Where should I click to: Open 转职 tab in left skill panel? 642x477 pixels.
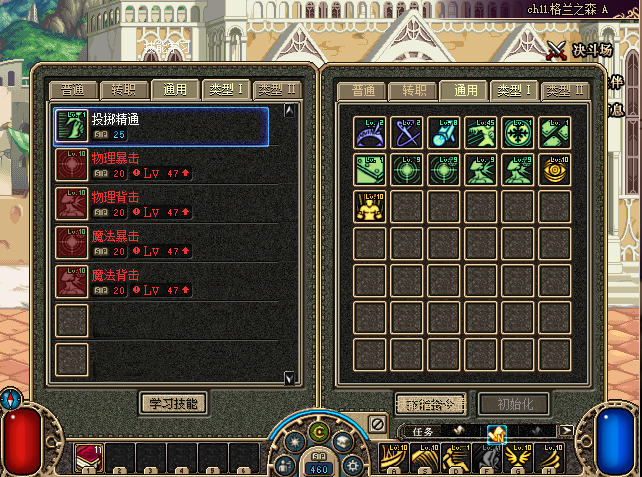point(125,90)
